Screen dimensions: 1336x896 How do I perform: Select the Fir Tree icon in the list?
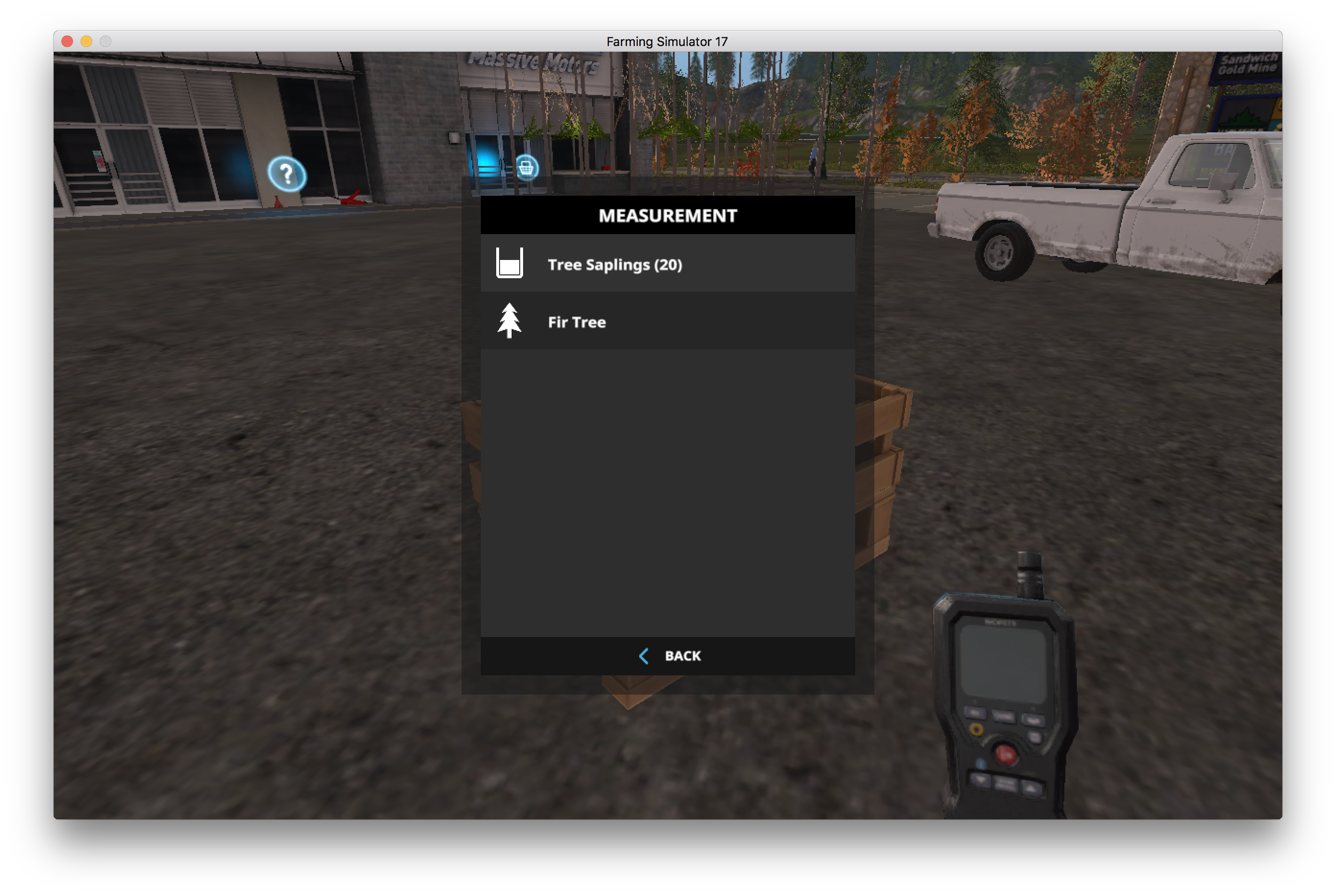(510, 321)
